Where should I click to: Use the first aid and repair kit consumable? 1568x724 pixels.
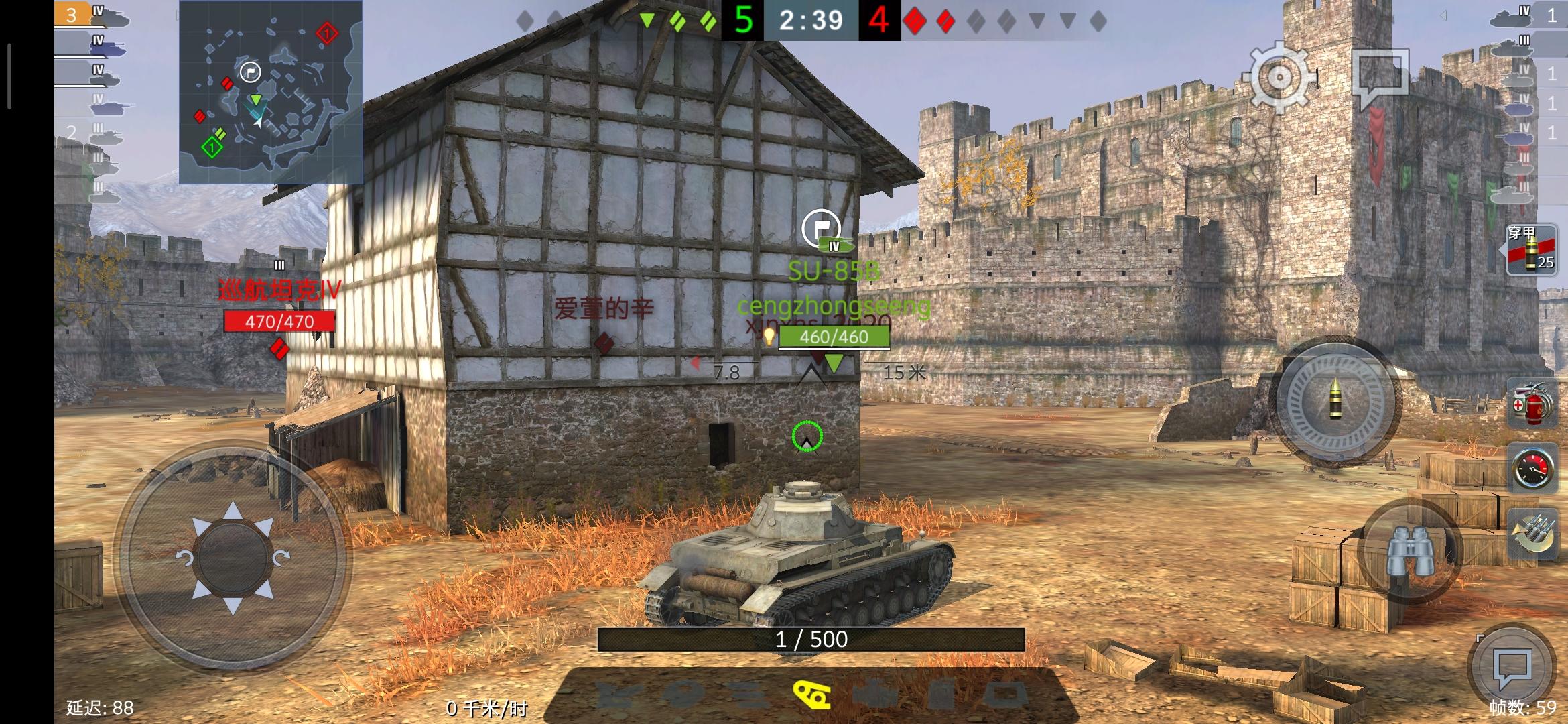[1530, 402]
